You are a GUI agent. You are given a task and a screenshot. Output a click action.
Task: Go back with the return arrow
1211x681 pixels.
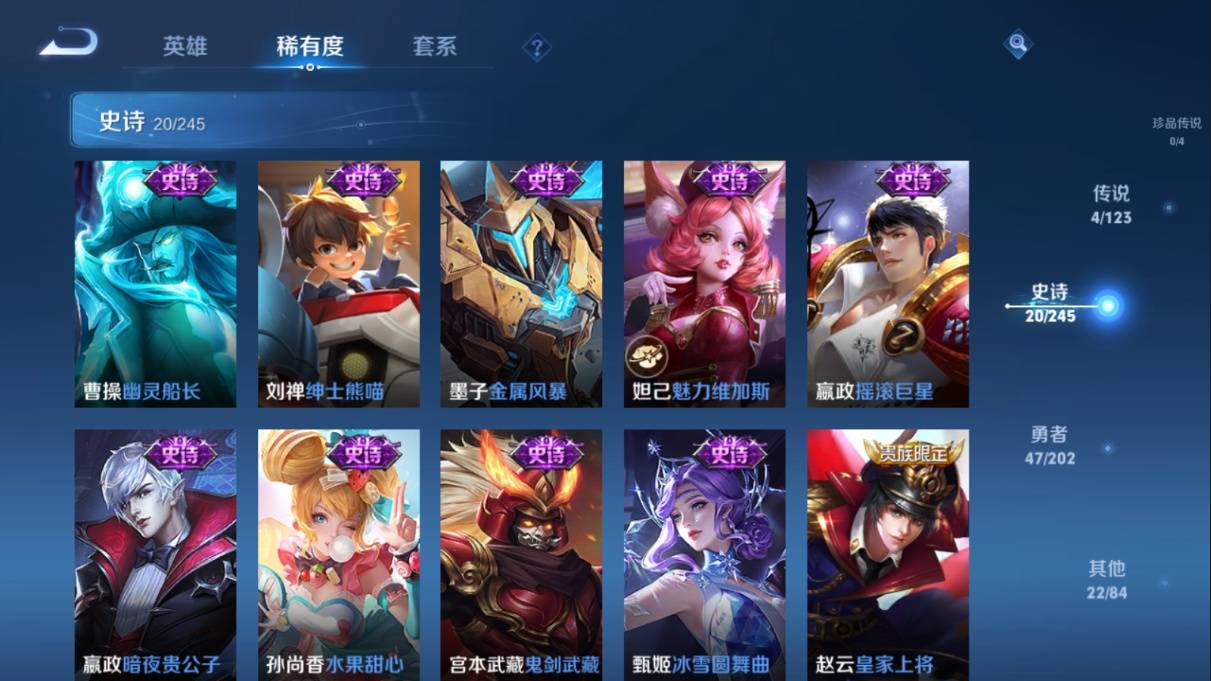click(68, 43)
